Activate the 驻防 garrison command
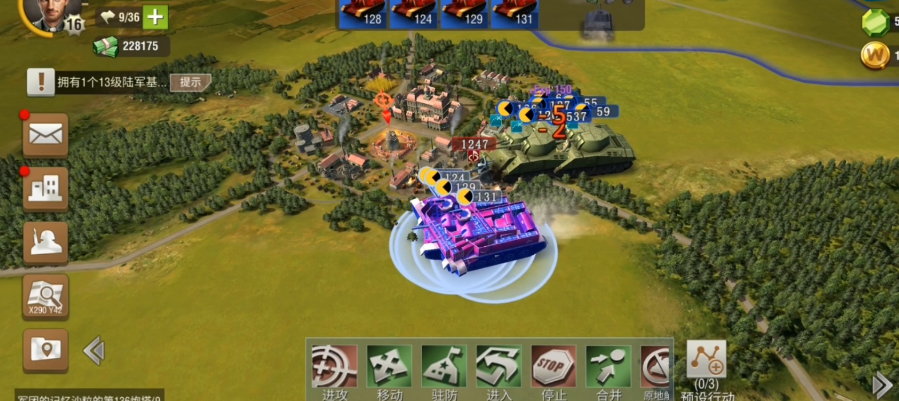Image resolution: width=899 pixels, height=401 pixels. tap(444, 370)
